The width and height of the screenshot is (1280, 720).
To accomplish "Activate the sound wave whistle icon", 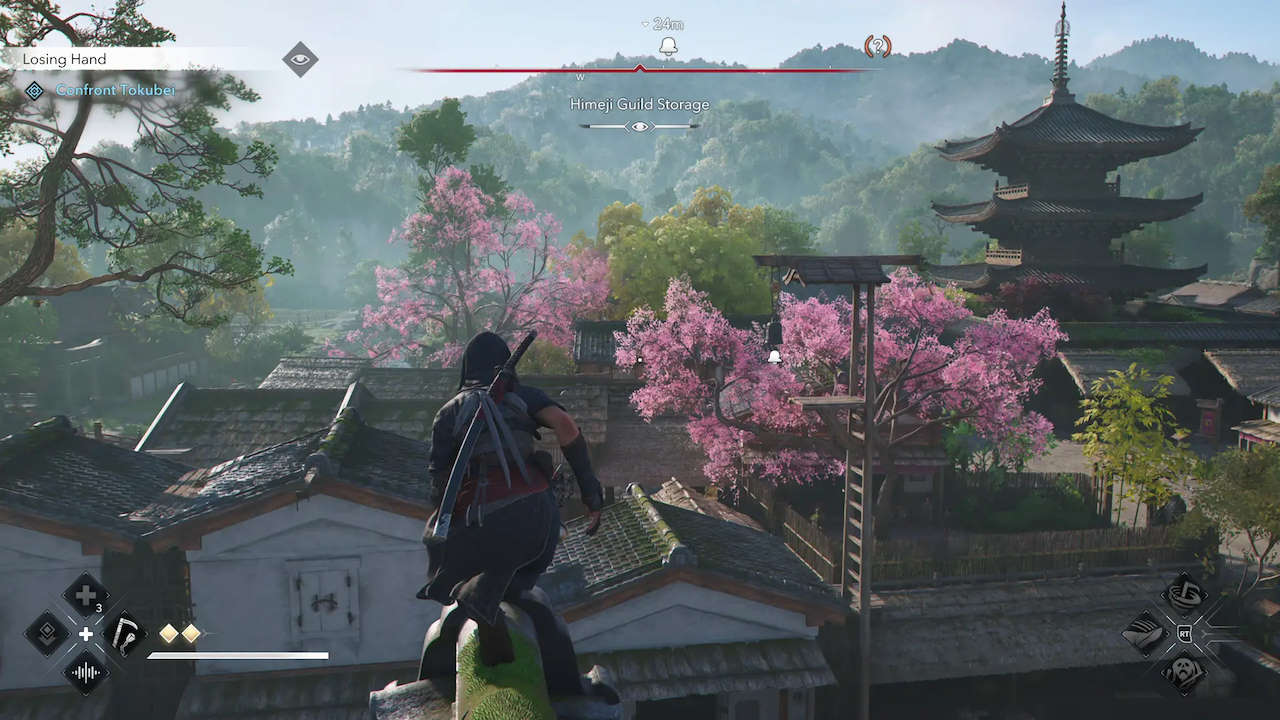I will (x=86, y=672).
